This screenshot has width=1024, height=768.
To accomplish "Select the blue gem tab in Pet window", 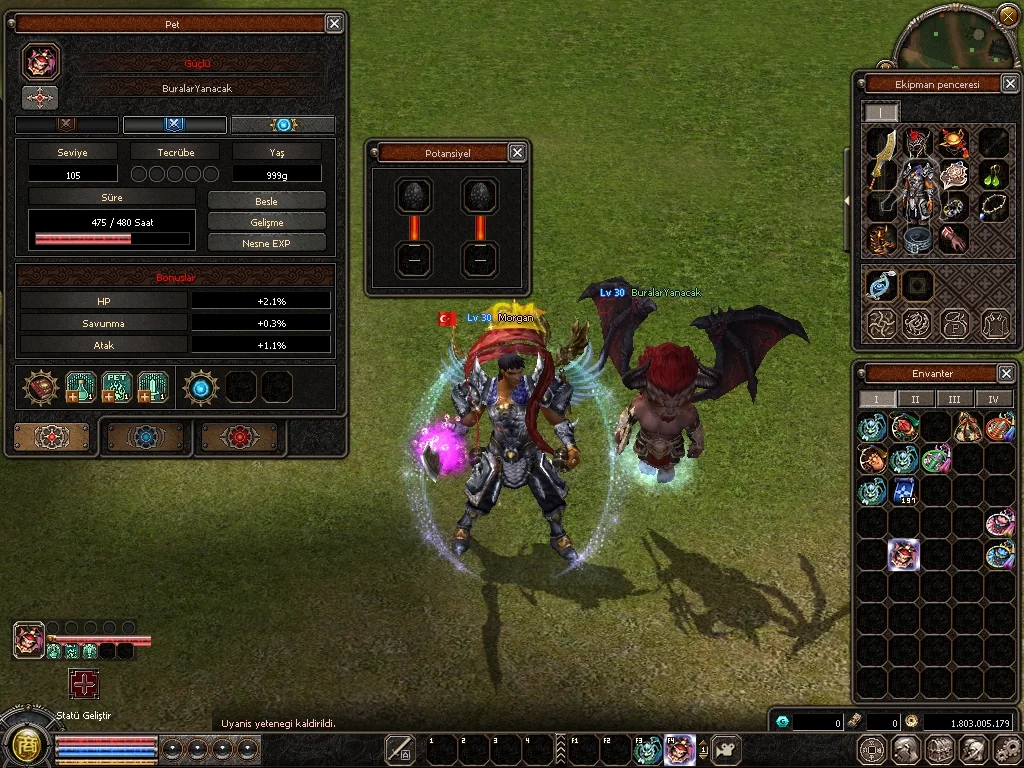I will point(146,437).
